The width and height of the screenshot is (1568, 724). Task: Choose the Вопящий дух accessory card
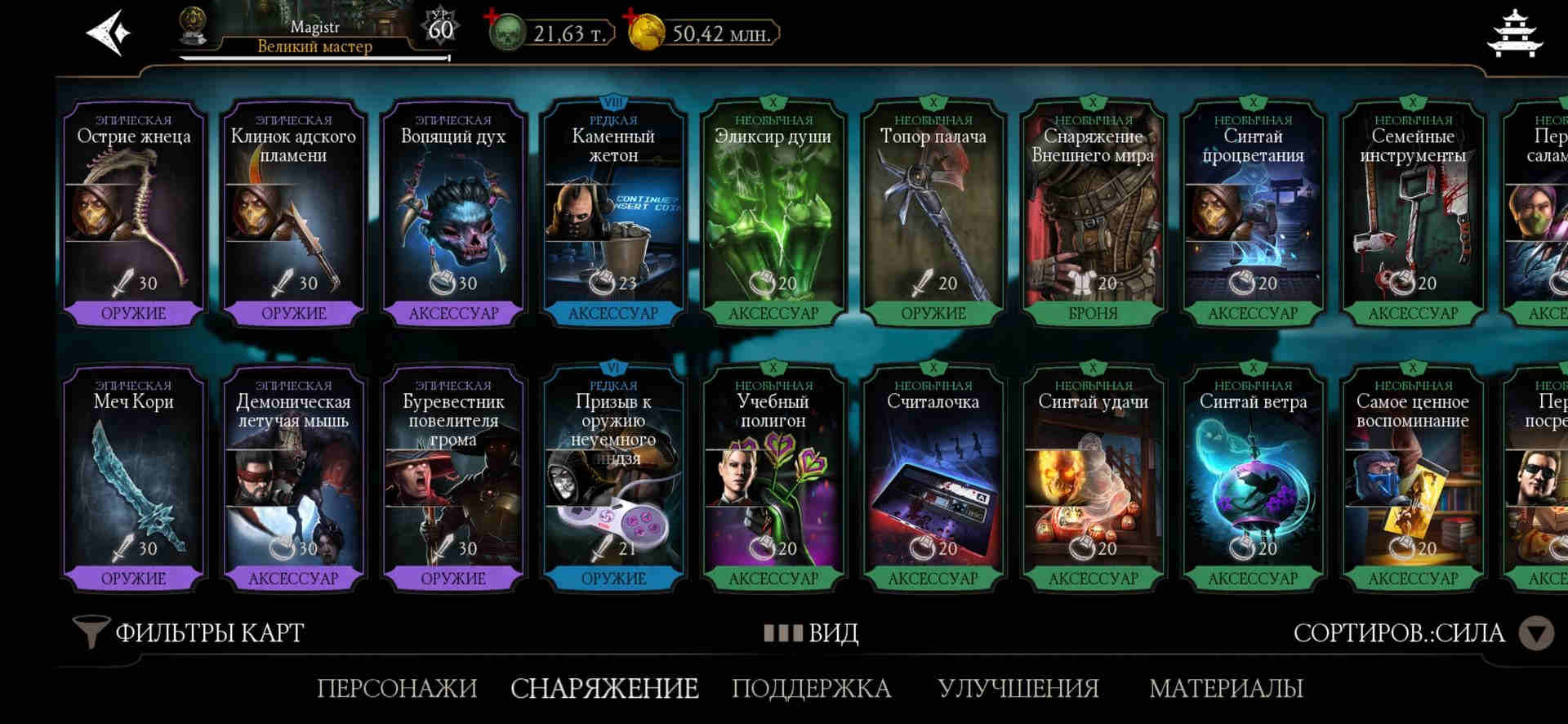pos(453,214)
